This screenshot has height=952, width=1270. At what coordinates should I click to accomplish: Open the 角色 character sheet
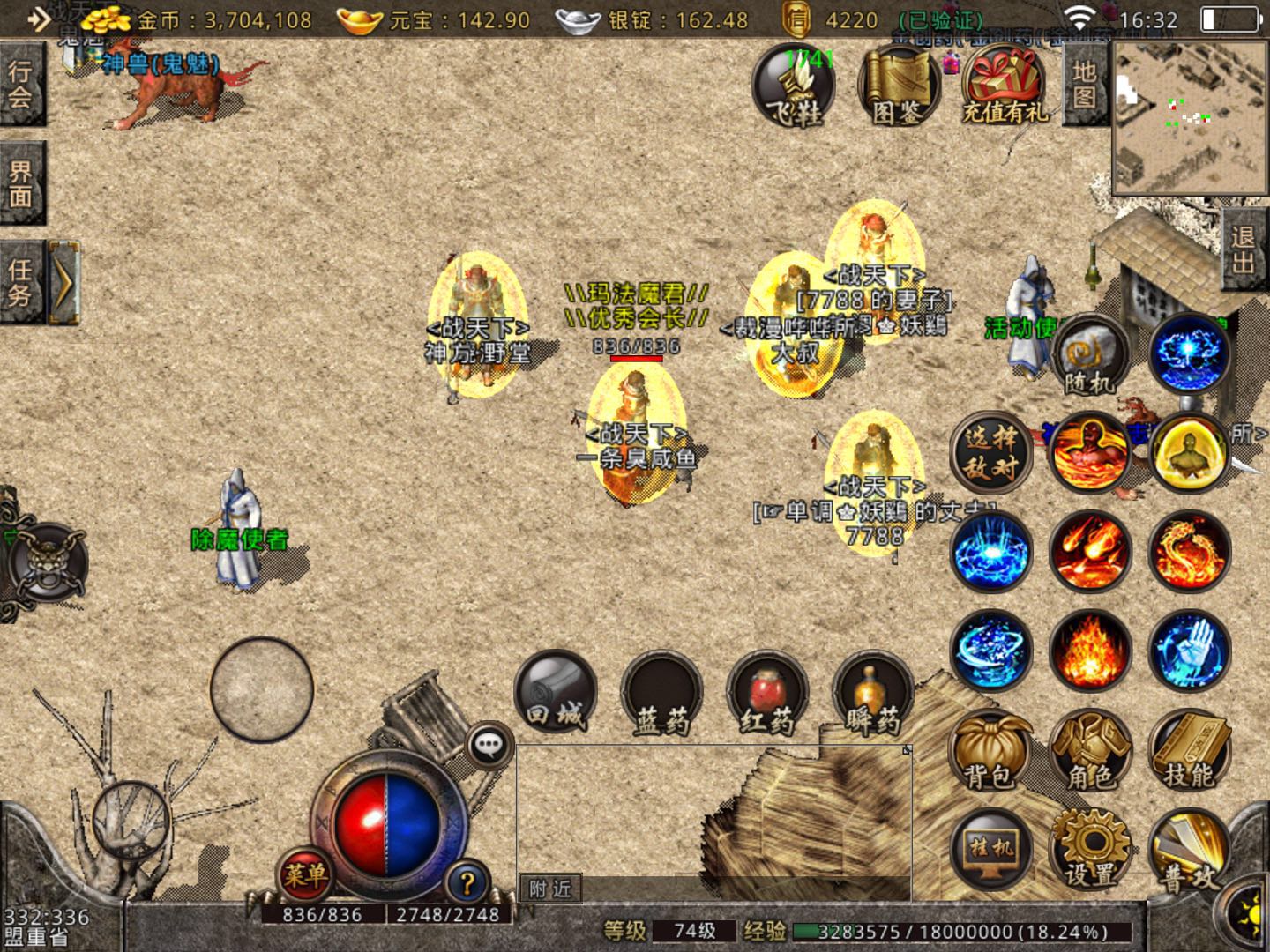click(1090, 751)
